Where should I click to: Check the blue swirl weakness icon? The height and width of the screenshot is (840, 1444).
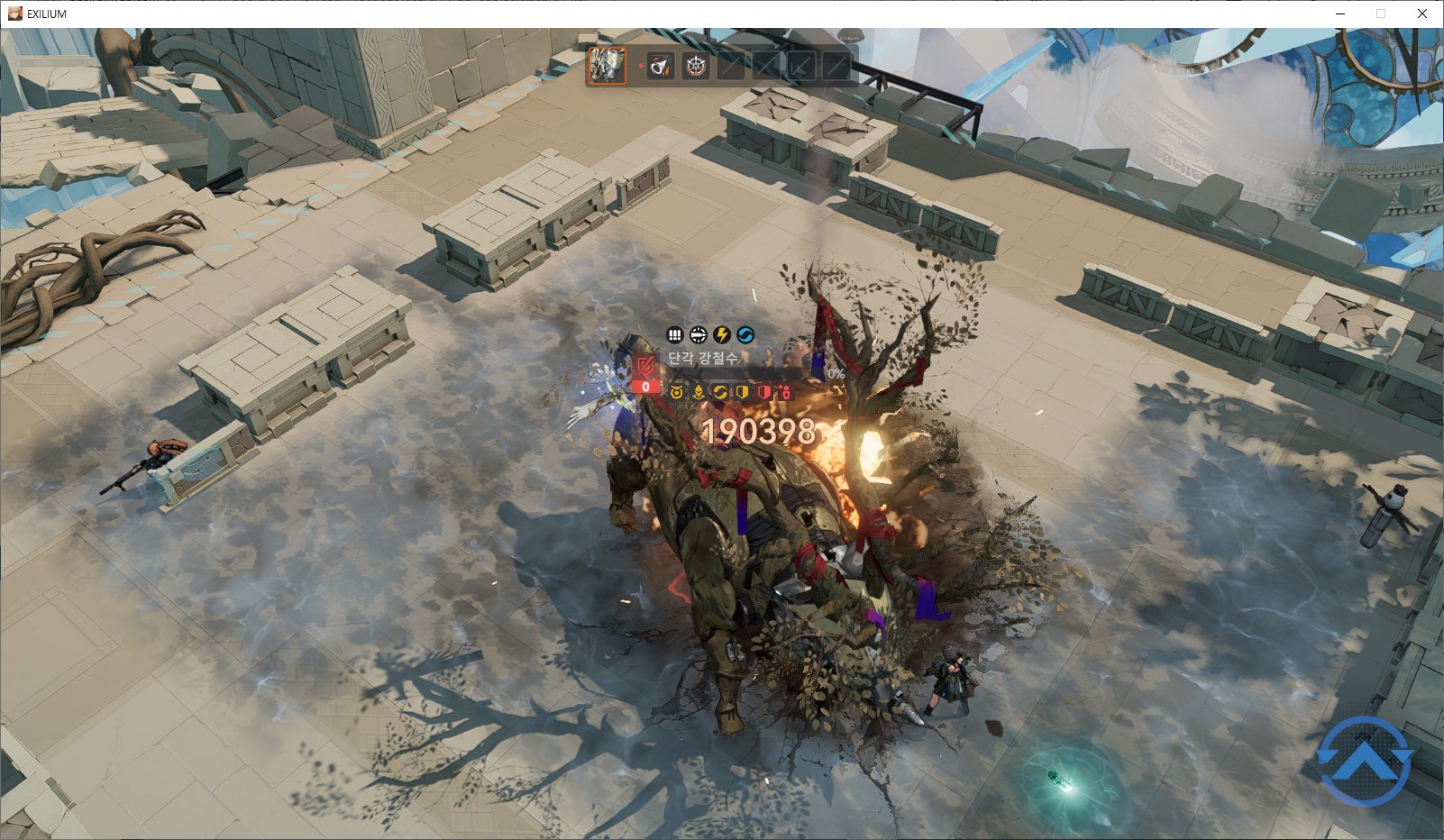(745, 335)
